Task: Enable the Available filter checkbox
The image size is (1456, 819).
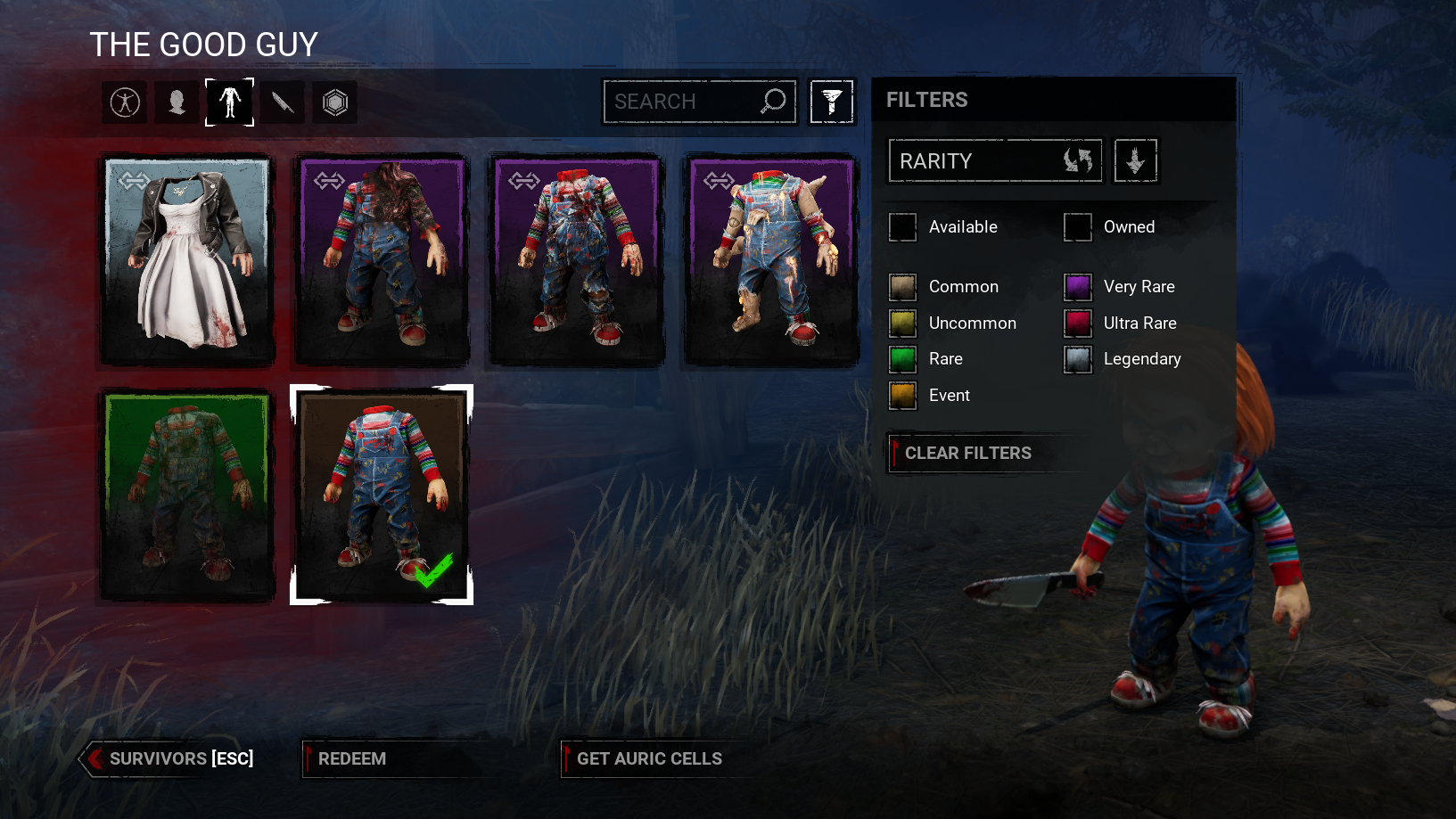Action: pos(902,226)
